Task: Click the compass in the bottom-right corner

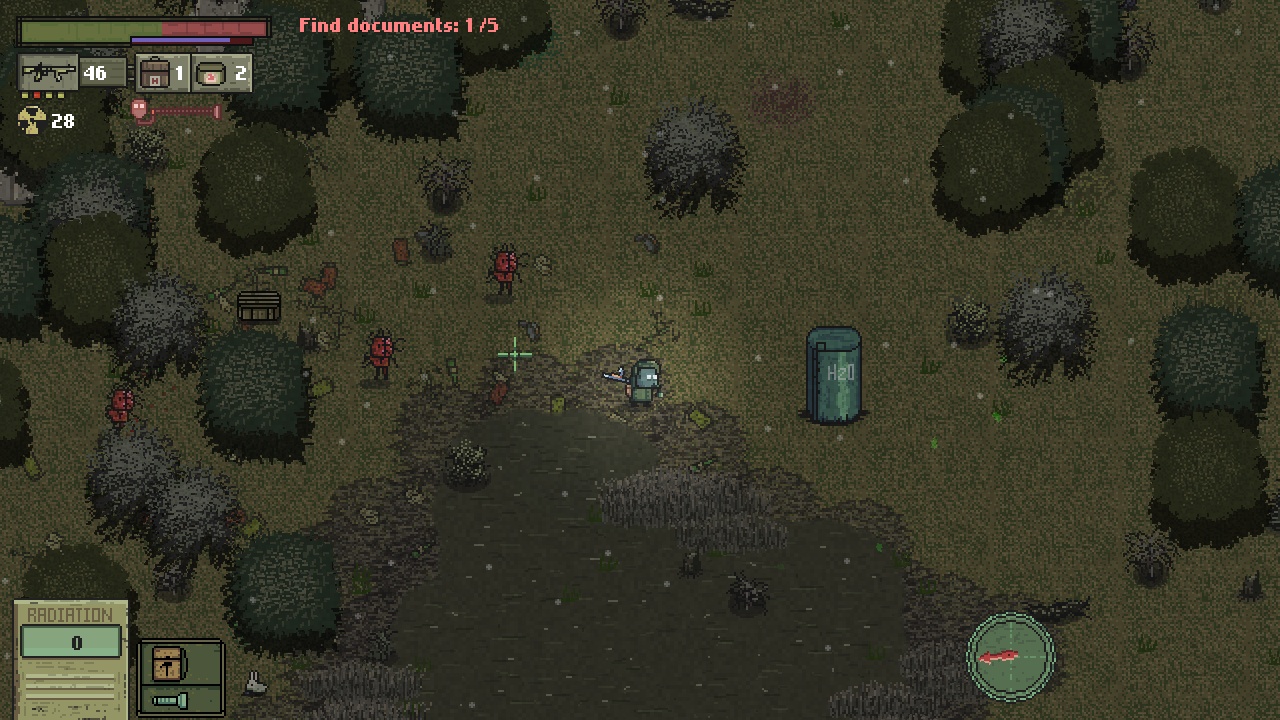Action: click(x=1010, y=655)
